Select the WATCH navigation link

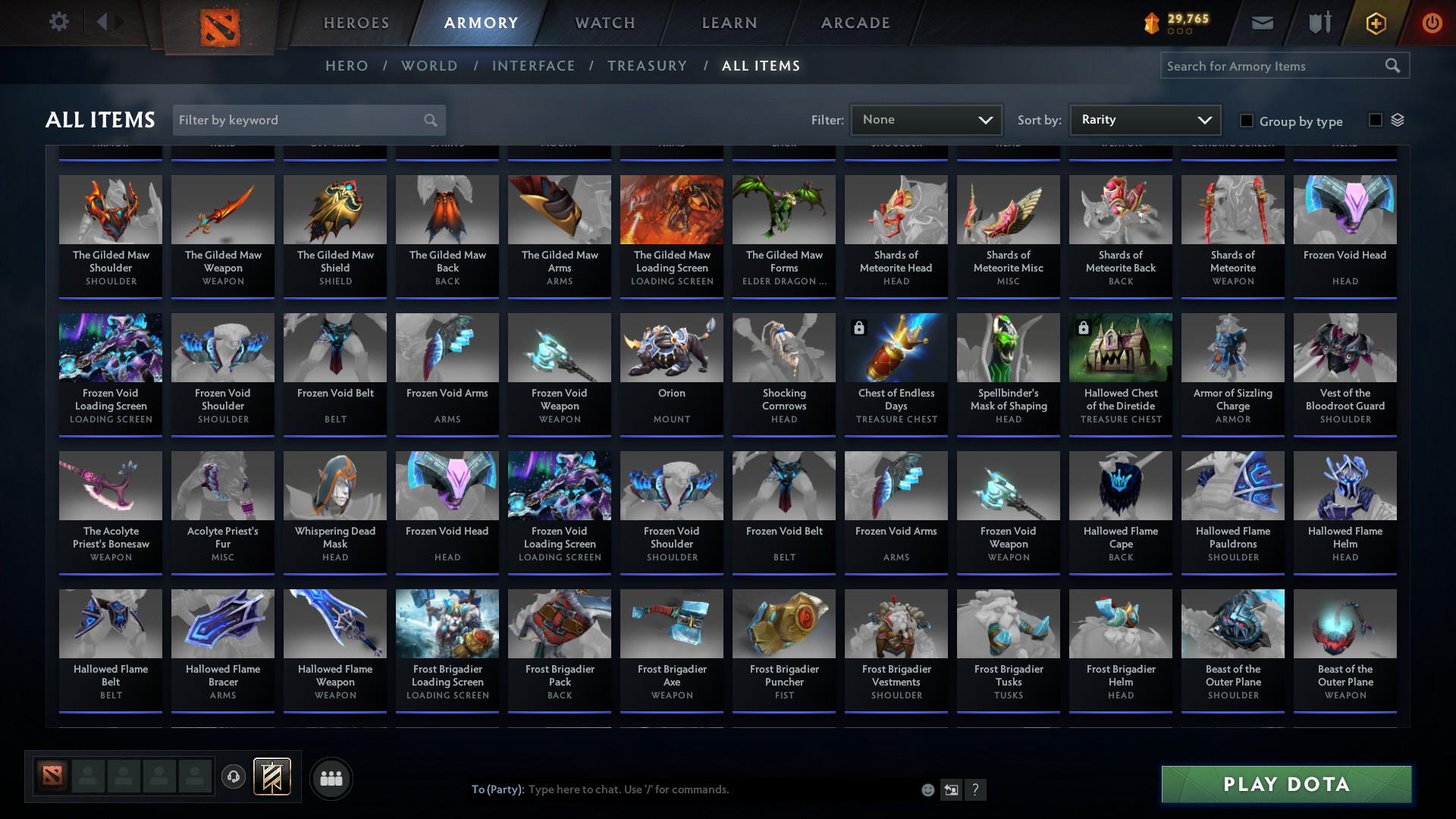[x=604, y=23]
